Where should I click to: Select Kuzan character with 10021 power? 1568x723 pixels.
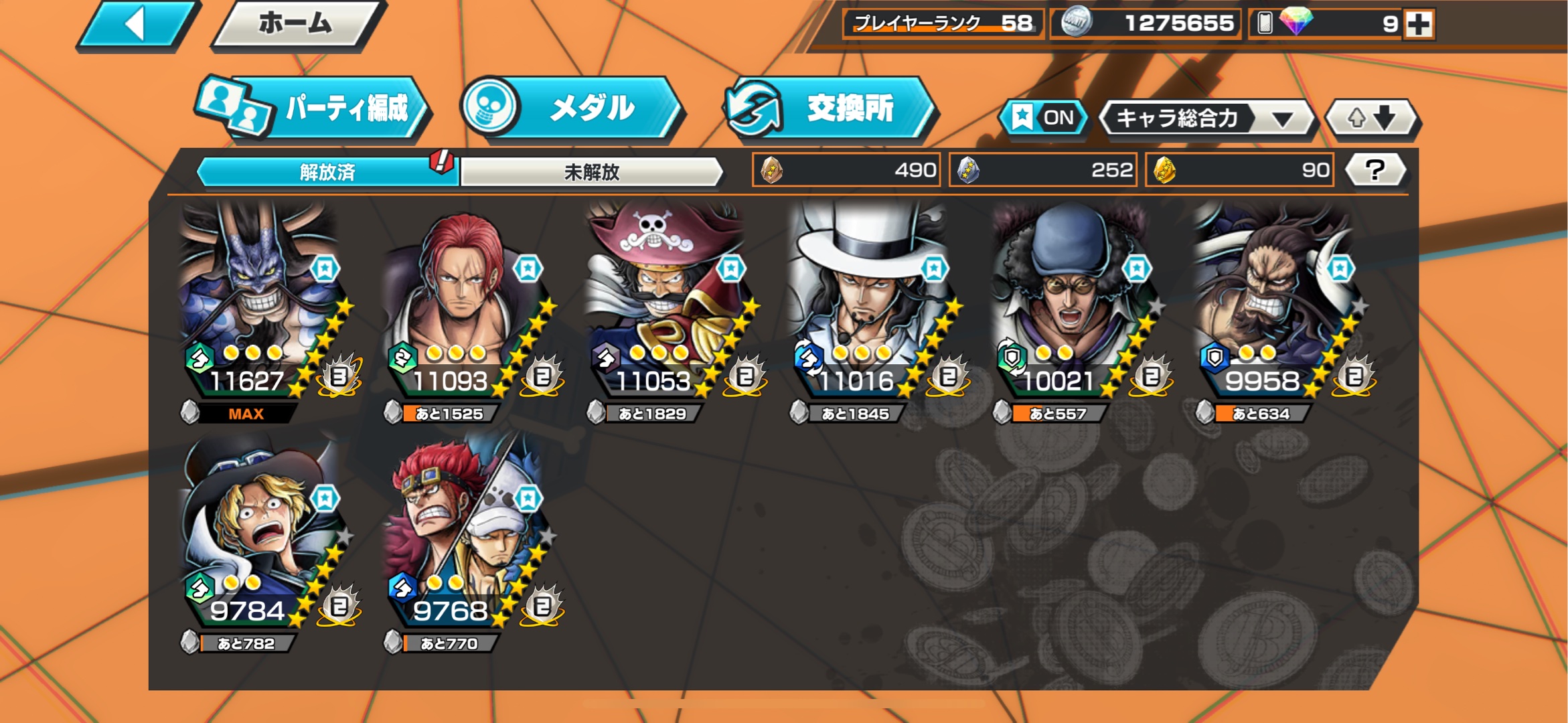click(x=1074, y=301)
